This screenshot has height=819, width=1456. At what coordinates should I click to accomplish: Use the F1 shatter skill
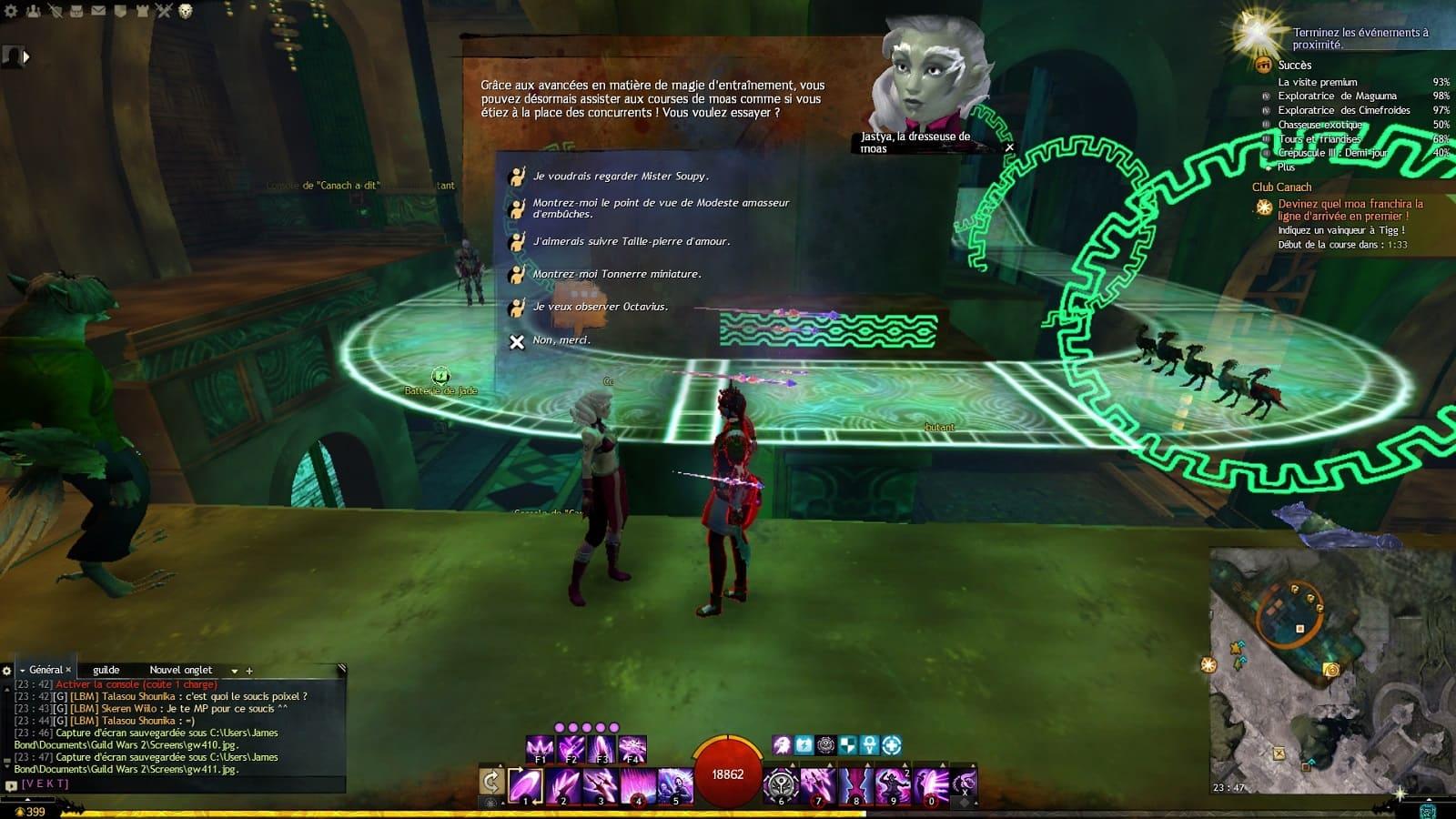click(541, 749)
